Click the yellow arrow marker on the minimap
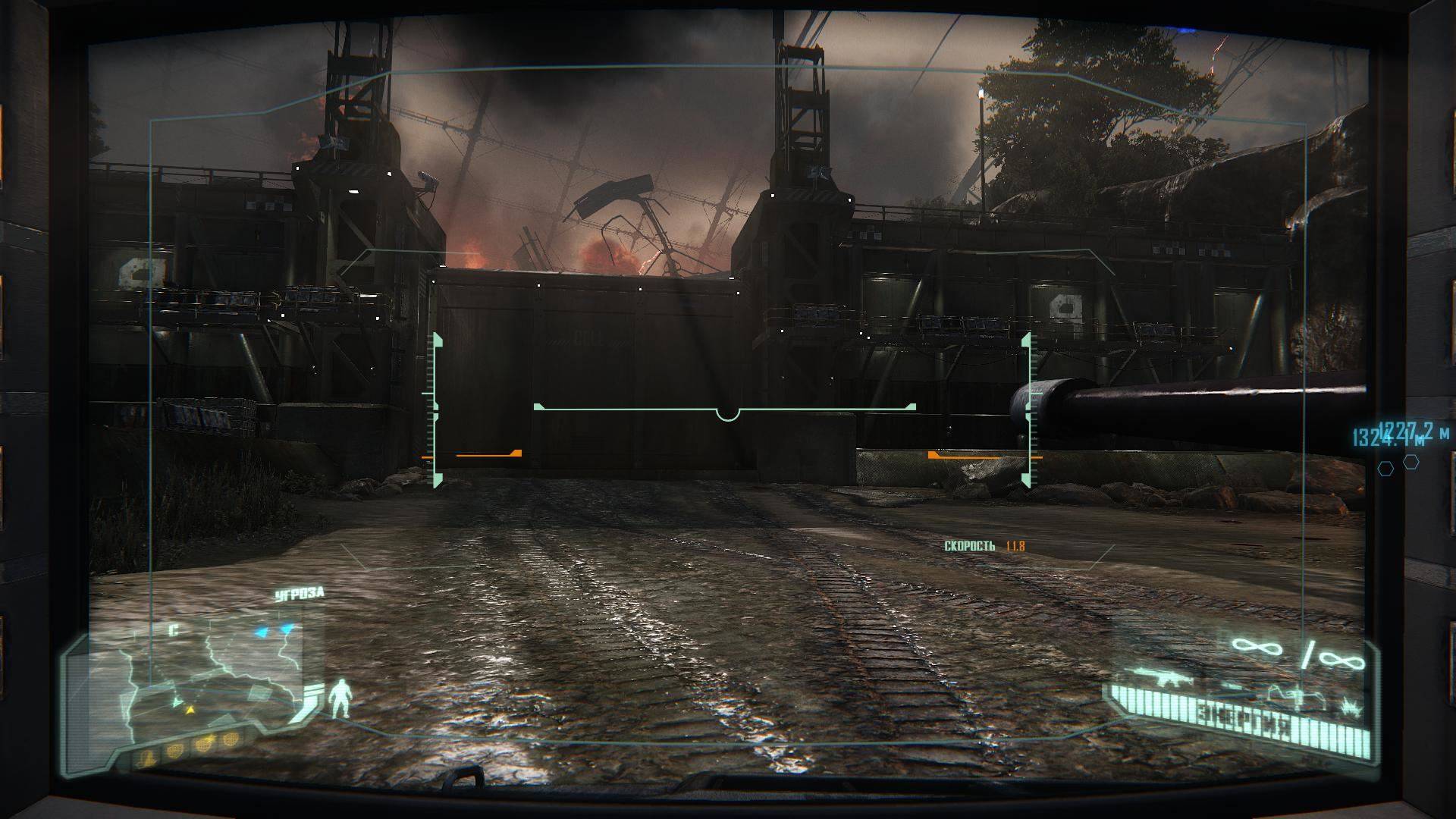 [190, 710]
